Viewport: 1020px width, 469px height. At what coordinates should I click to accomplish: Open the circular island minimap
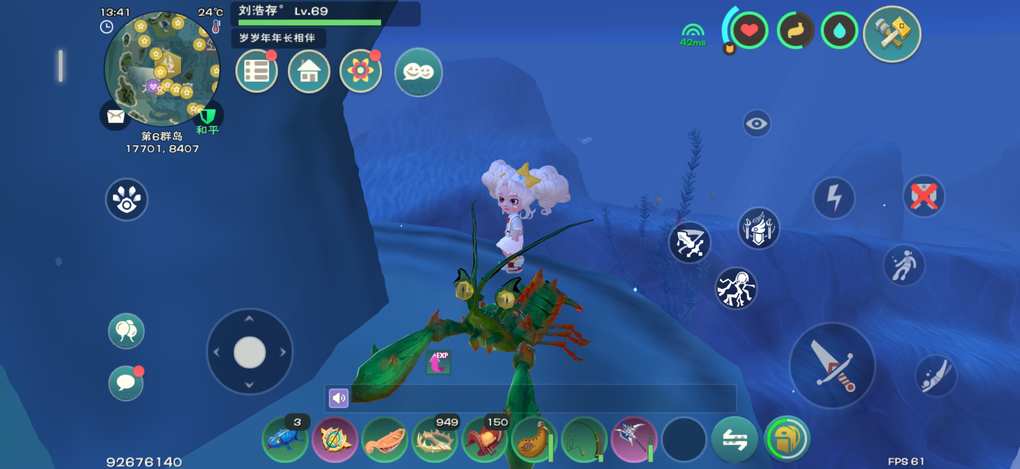coord(160,68)
